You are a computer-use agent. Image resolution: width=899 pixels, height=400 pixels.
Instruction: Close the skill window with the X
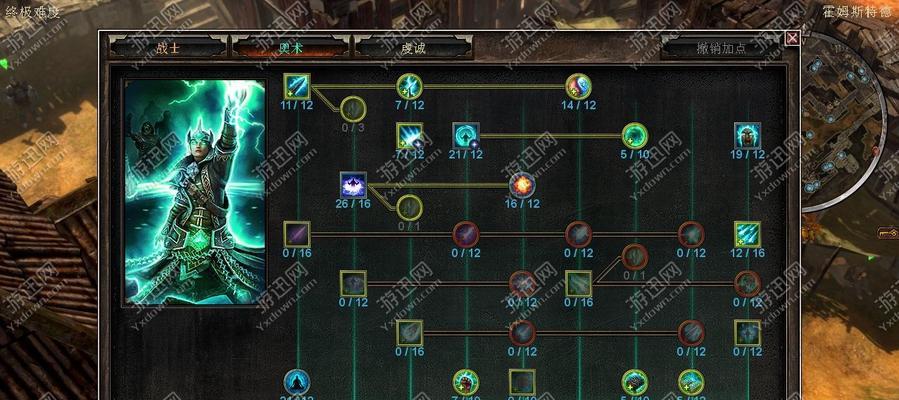tap(792, 38)
